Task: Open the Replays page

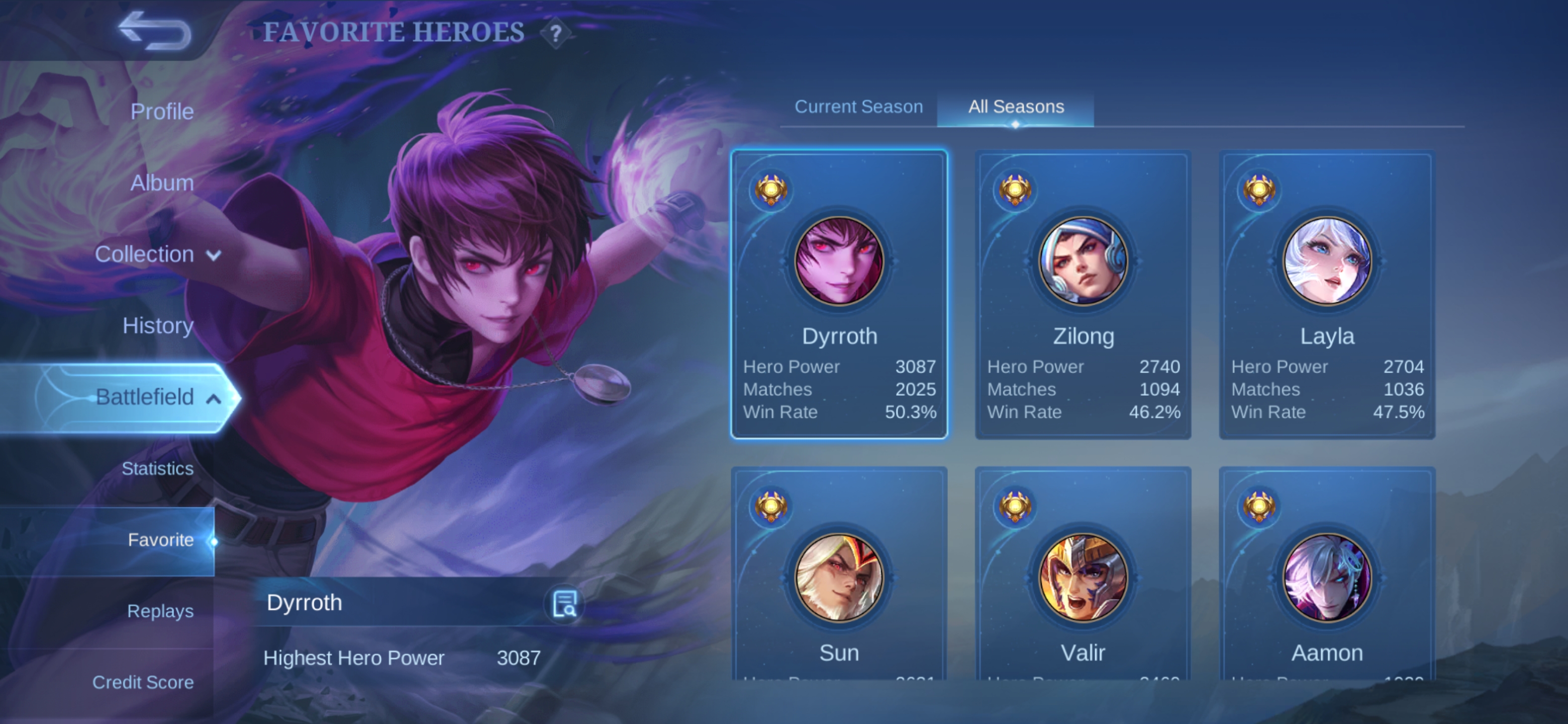Action: pyautogui.click(x=160, y=611)
